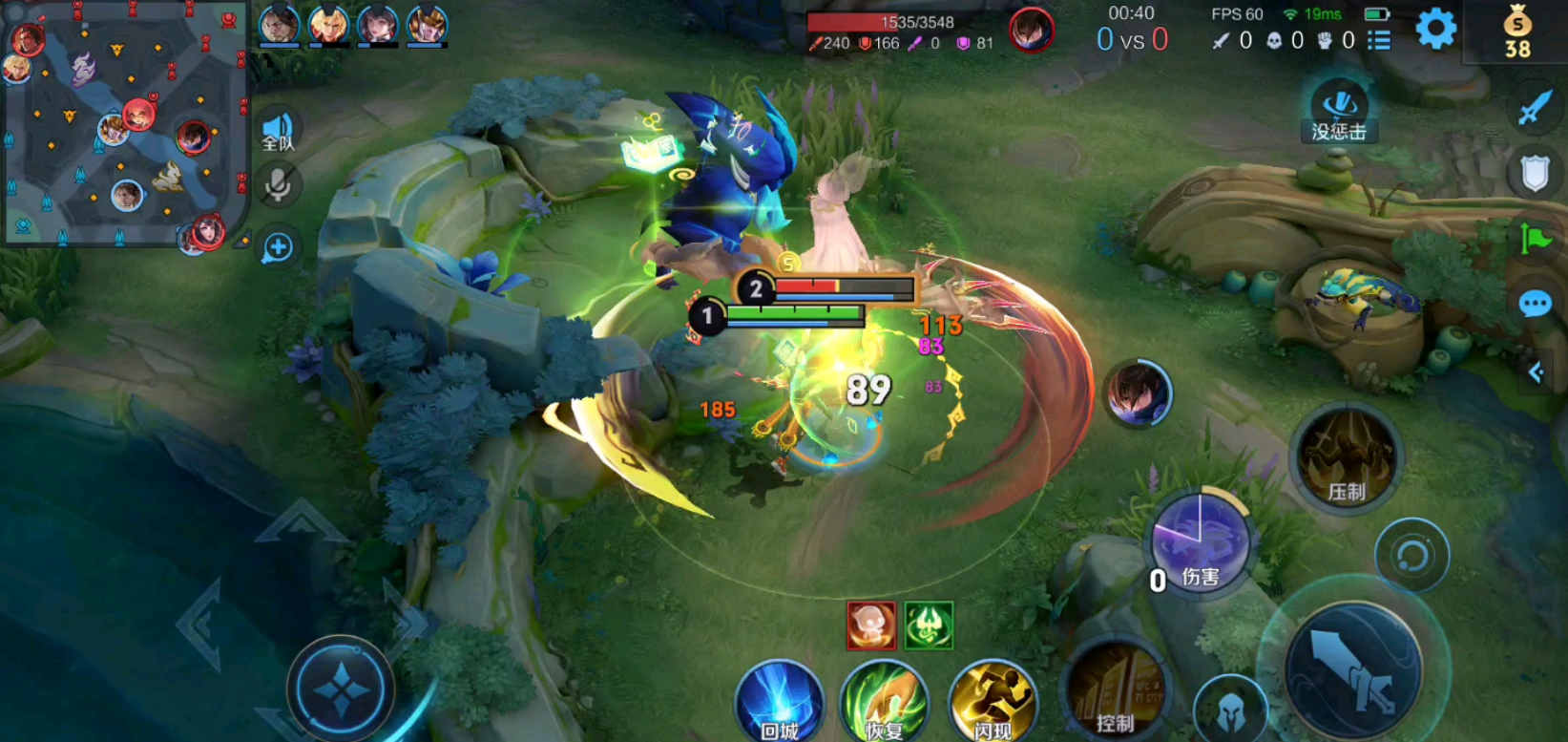Image resolution: width=1568 pixels, height=742 pixels.
Task: Activate the 回城 recall spell
Action: (x=780, y=704)
